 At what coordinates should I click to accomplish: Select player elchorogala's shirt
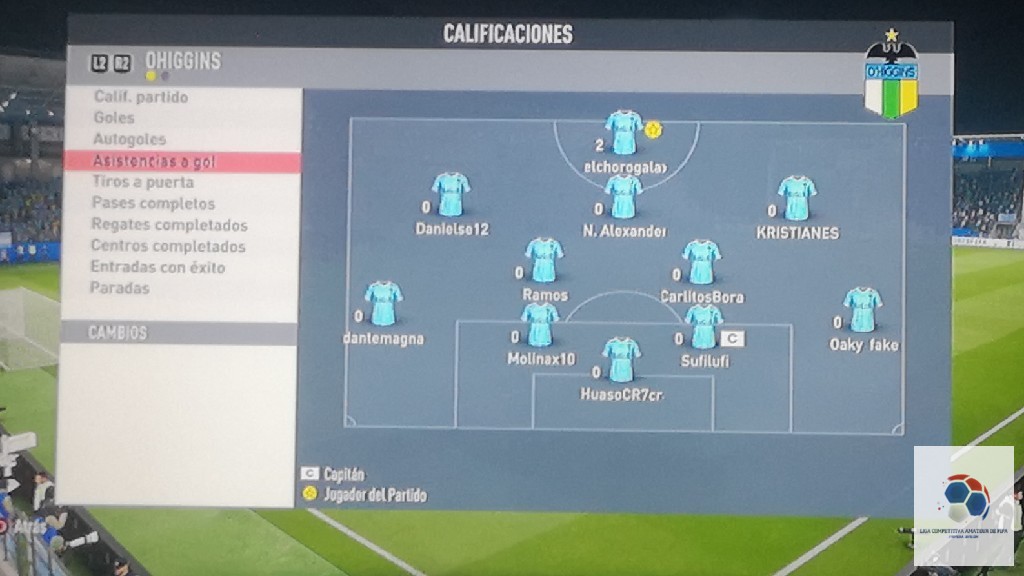tap(624, 133)
